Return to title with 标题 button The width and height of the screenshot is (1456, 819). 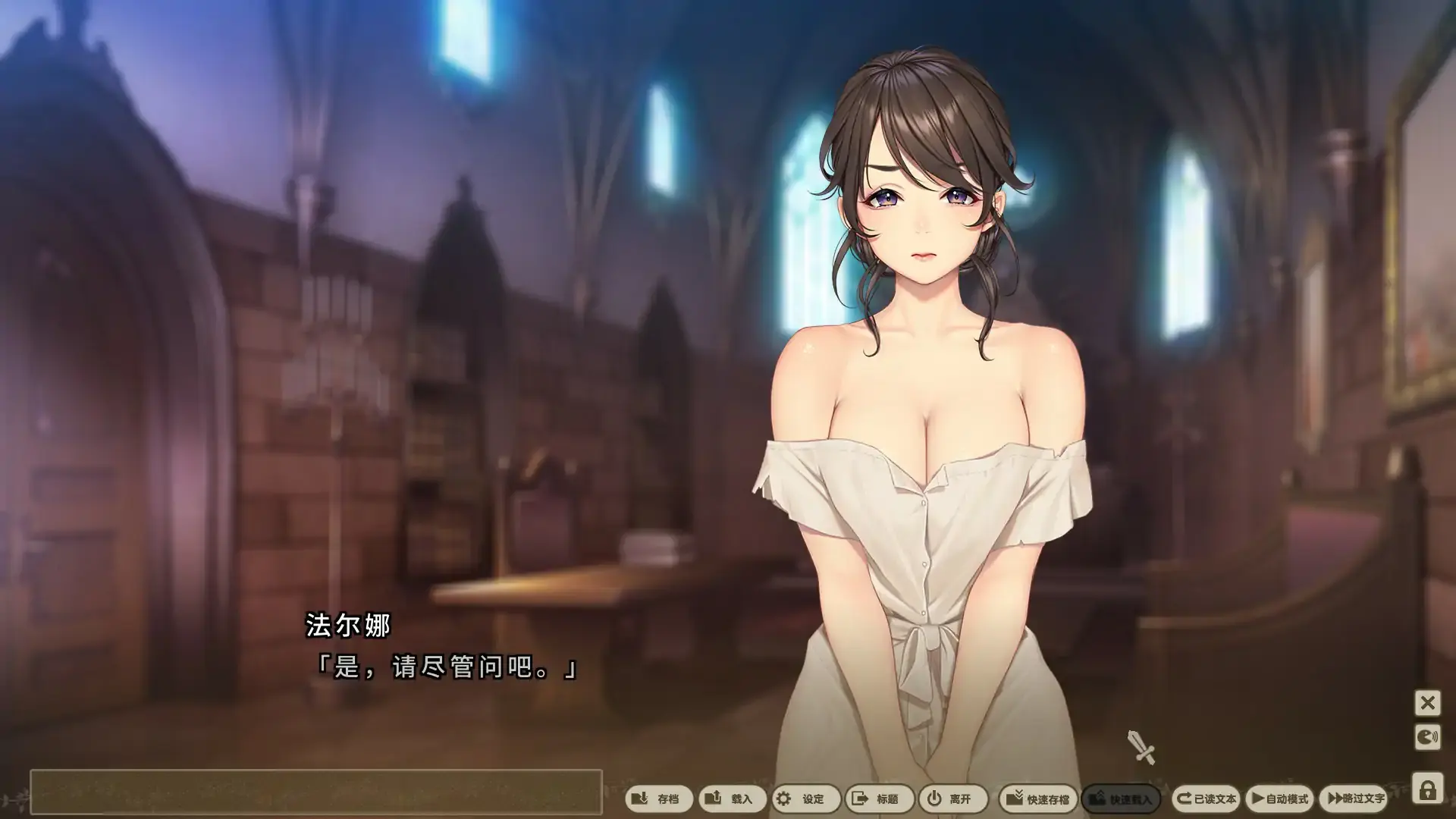pyautogui.click(x=877, y=799)
